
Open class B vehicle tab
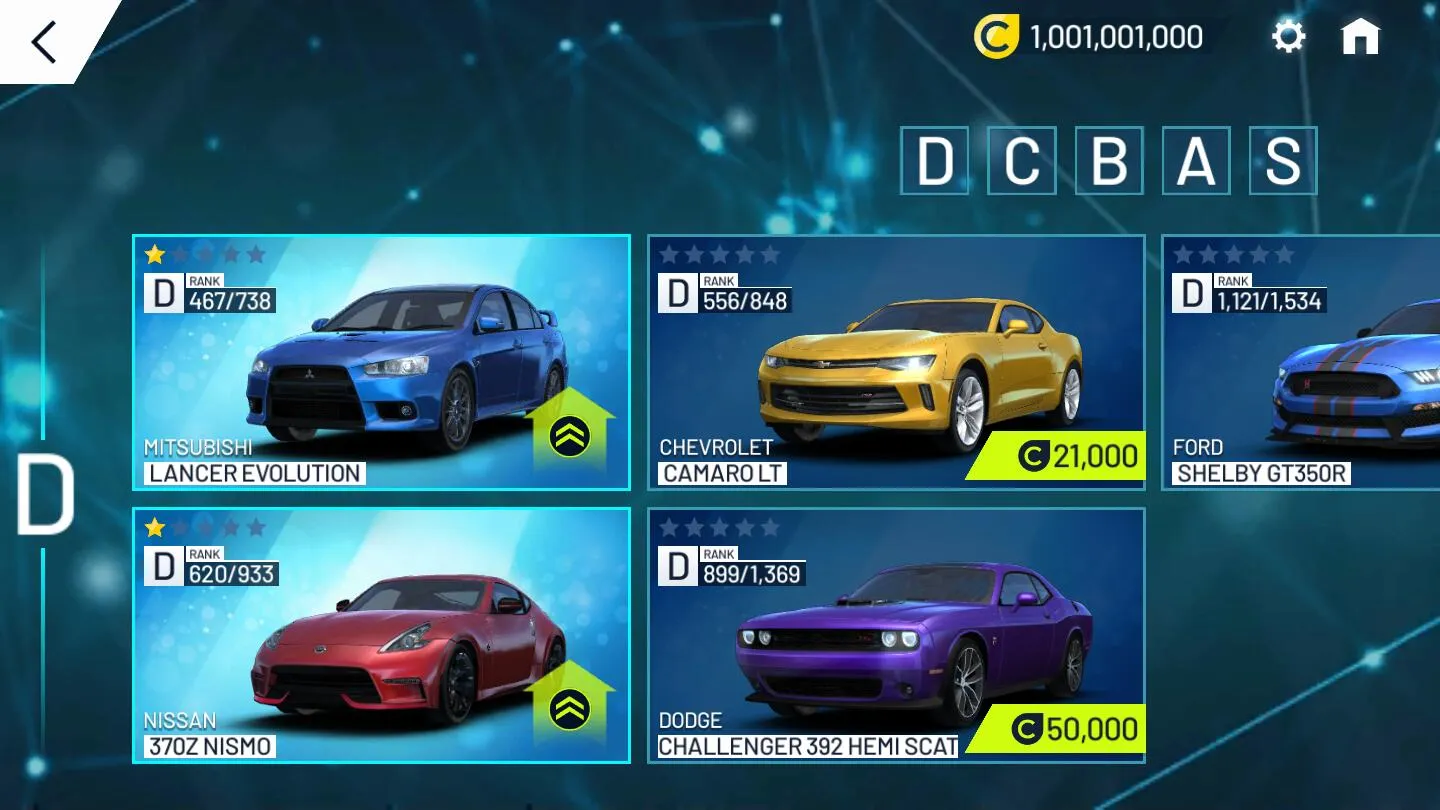(x=1109, y=162)
